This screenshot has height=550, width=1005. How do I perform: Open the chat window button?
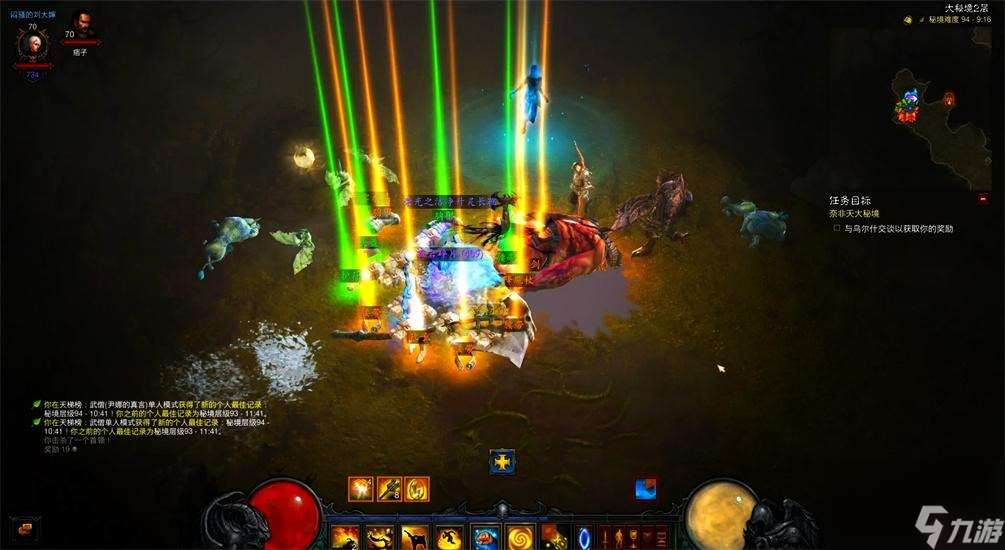click(x=22, y=528)
